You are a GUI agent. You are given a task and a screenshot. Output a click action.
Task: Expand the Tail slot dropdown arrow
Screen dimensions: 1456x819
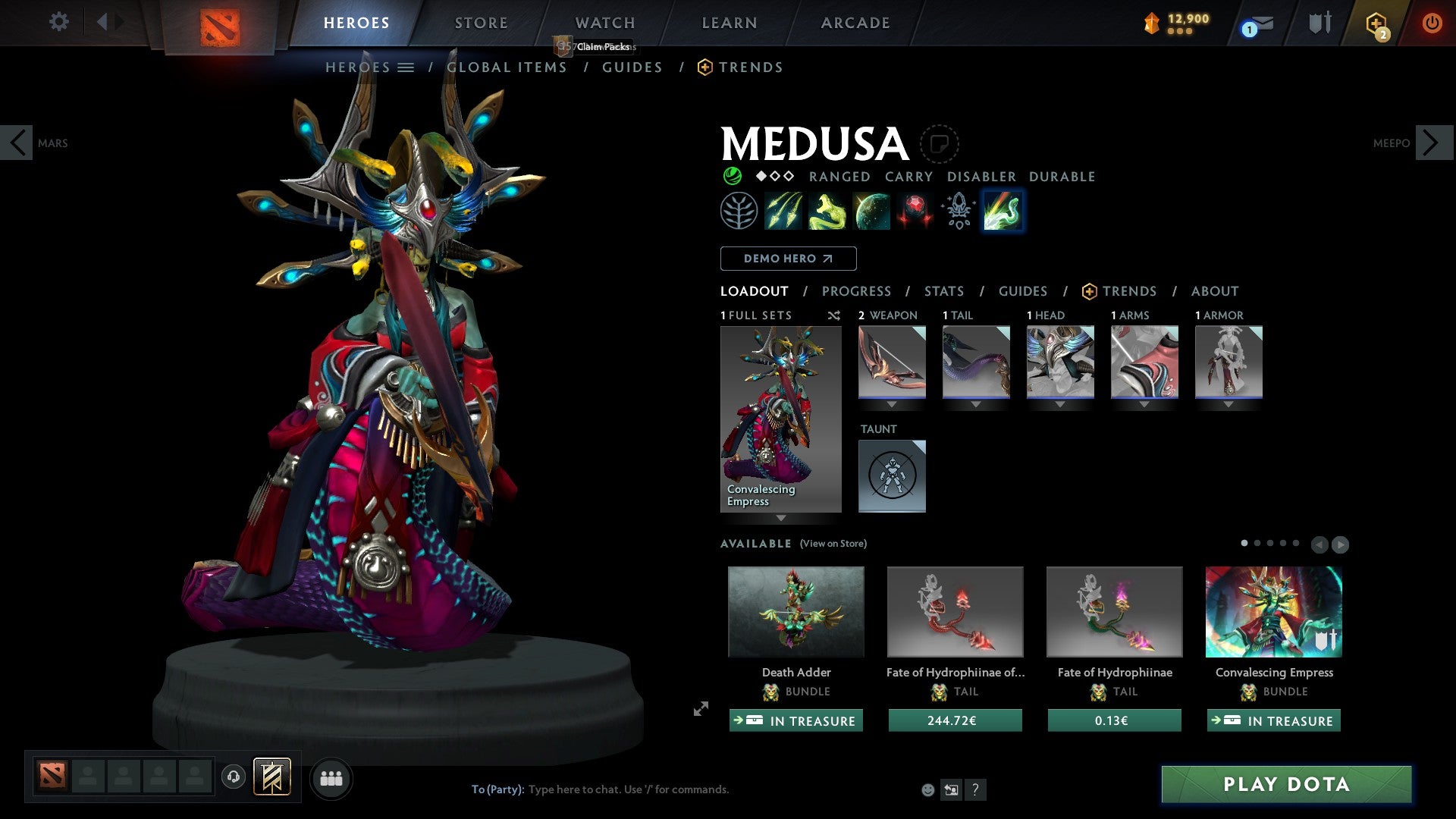(x=976, y=404)
